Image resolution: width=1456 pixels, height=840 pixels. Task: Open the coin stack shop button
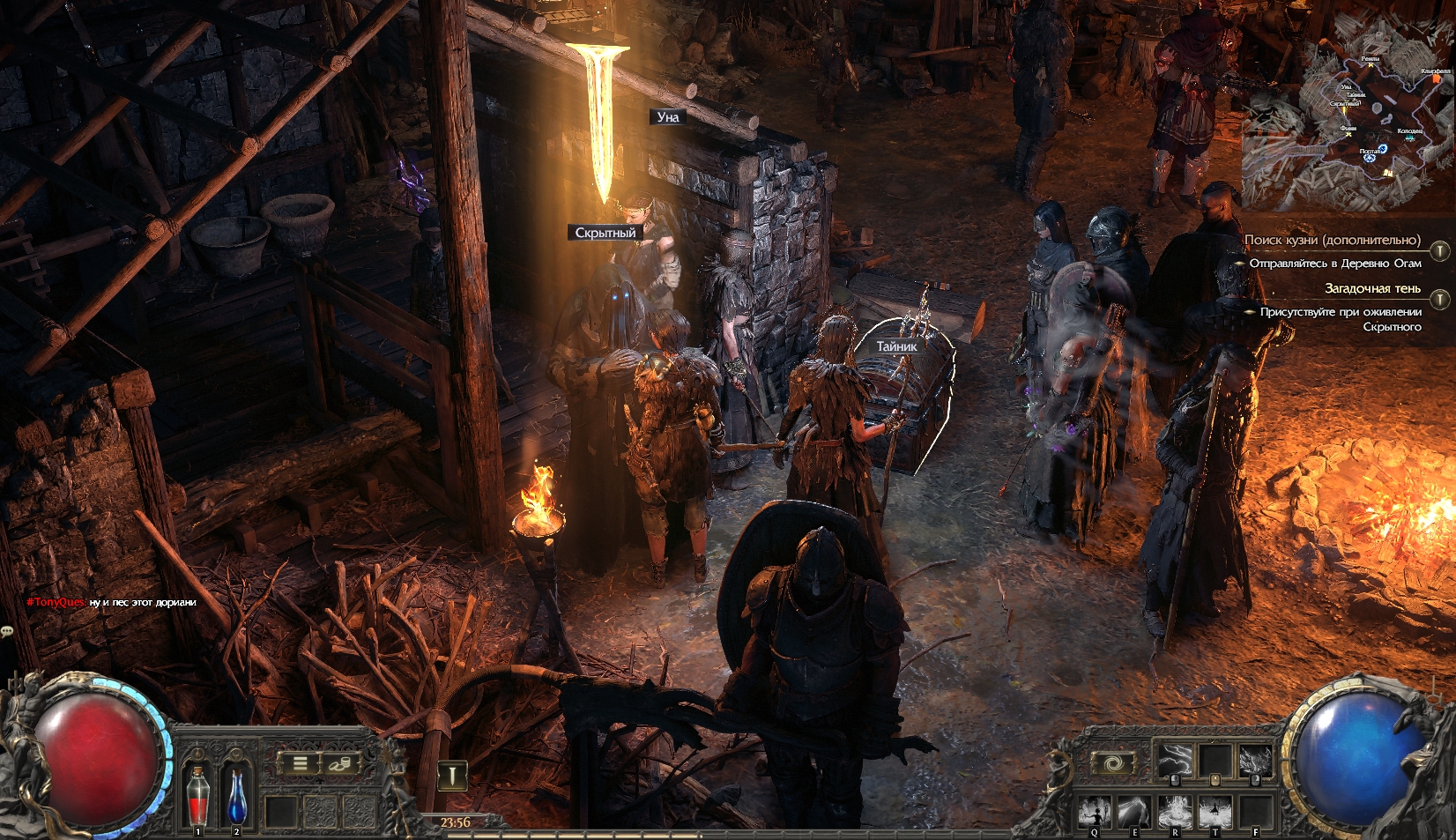pyautogui.click(x=339, y=763)
